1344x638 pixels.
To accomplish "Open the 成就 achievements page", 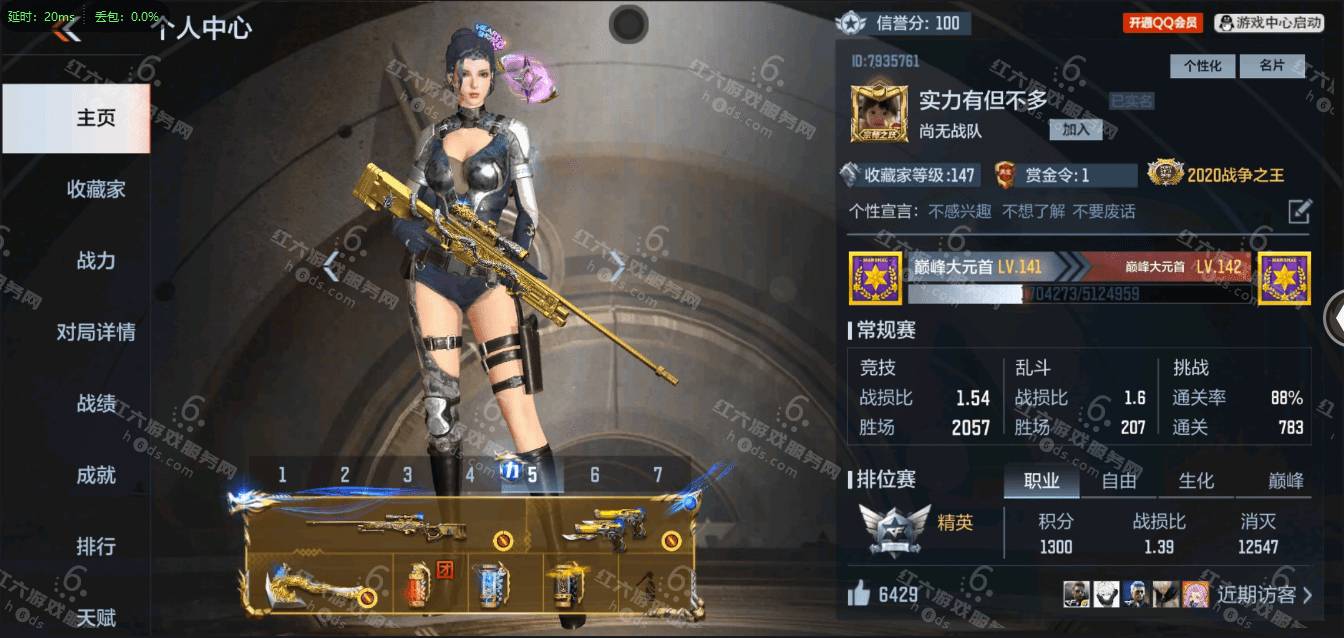I will click(x=96, y=475).
